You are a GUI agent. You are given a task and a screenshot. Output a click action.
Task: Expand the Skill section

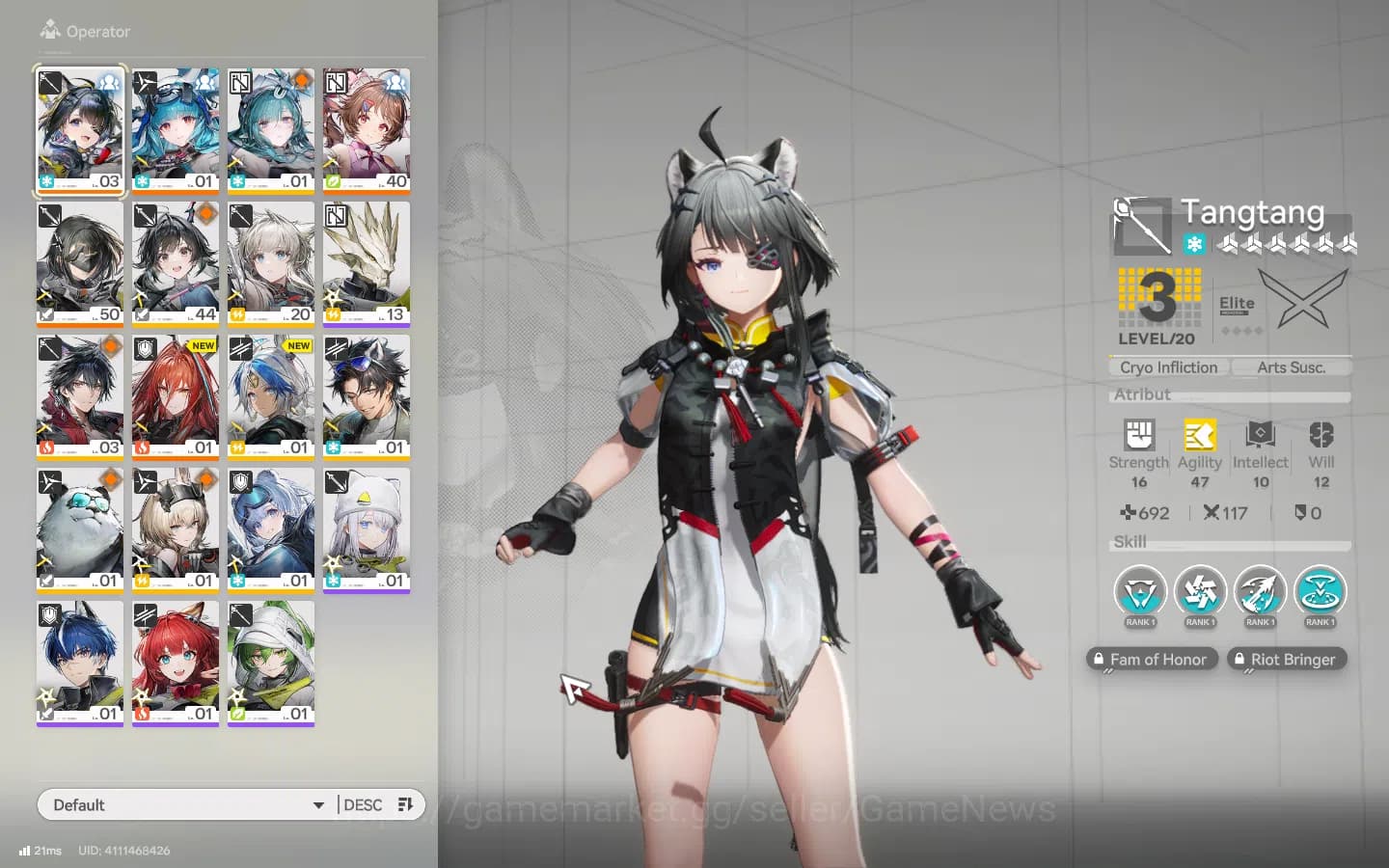point(1129,542)
